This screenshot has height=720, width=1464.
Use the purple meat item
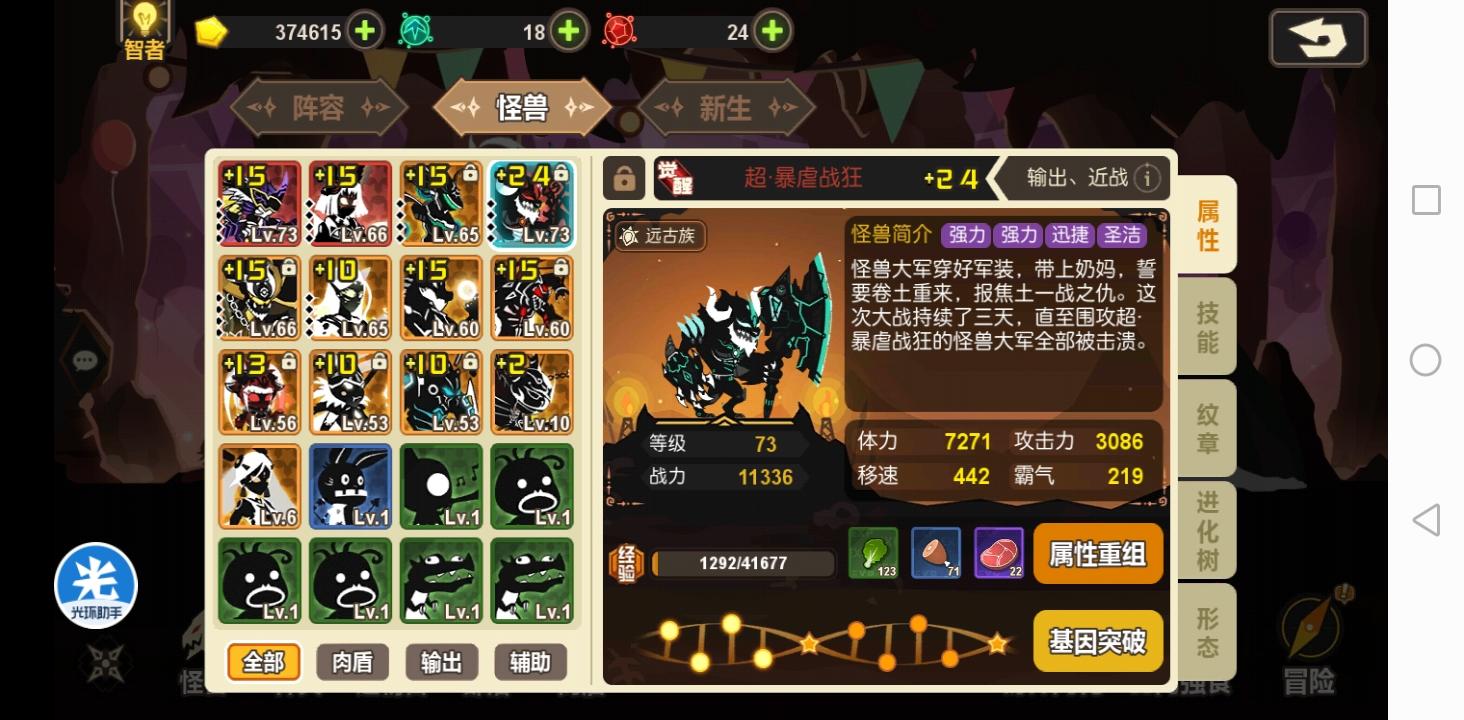[x=1000, y=554]
